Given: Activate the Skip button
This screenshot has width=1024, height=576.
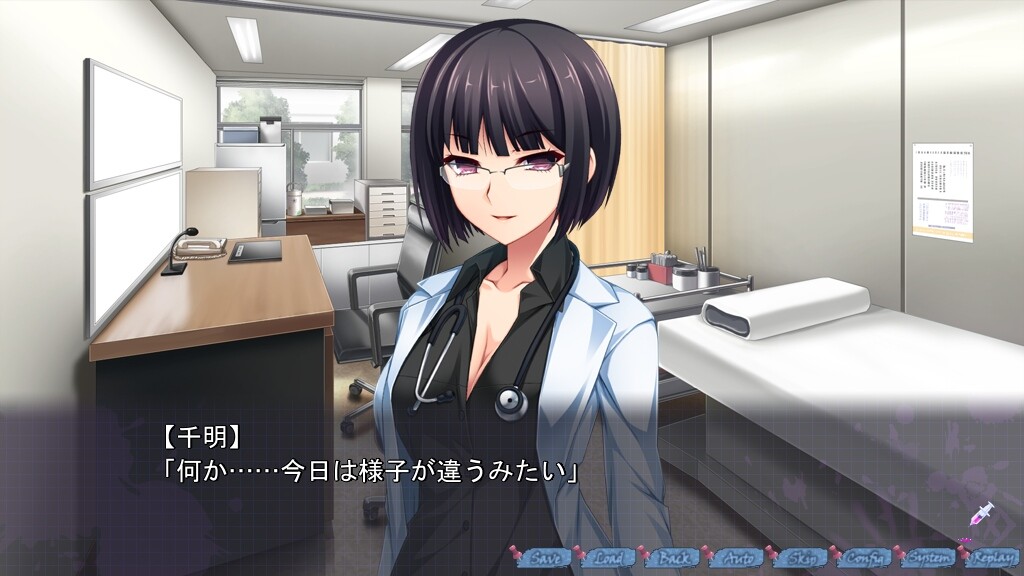Looking at the screenshot, I should pyautogui.click(x=801, y=558).
